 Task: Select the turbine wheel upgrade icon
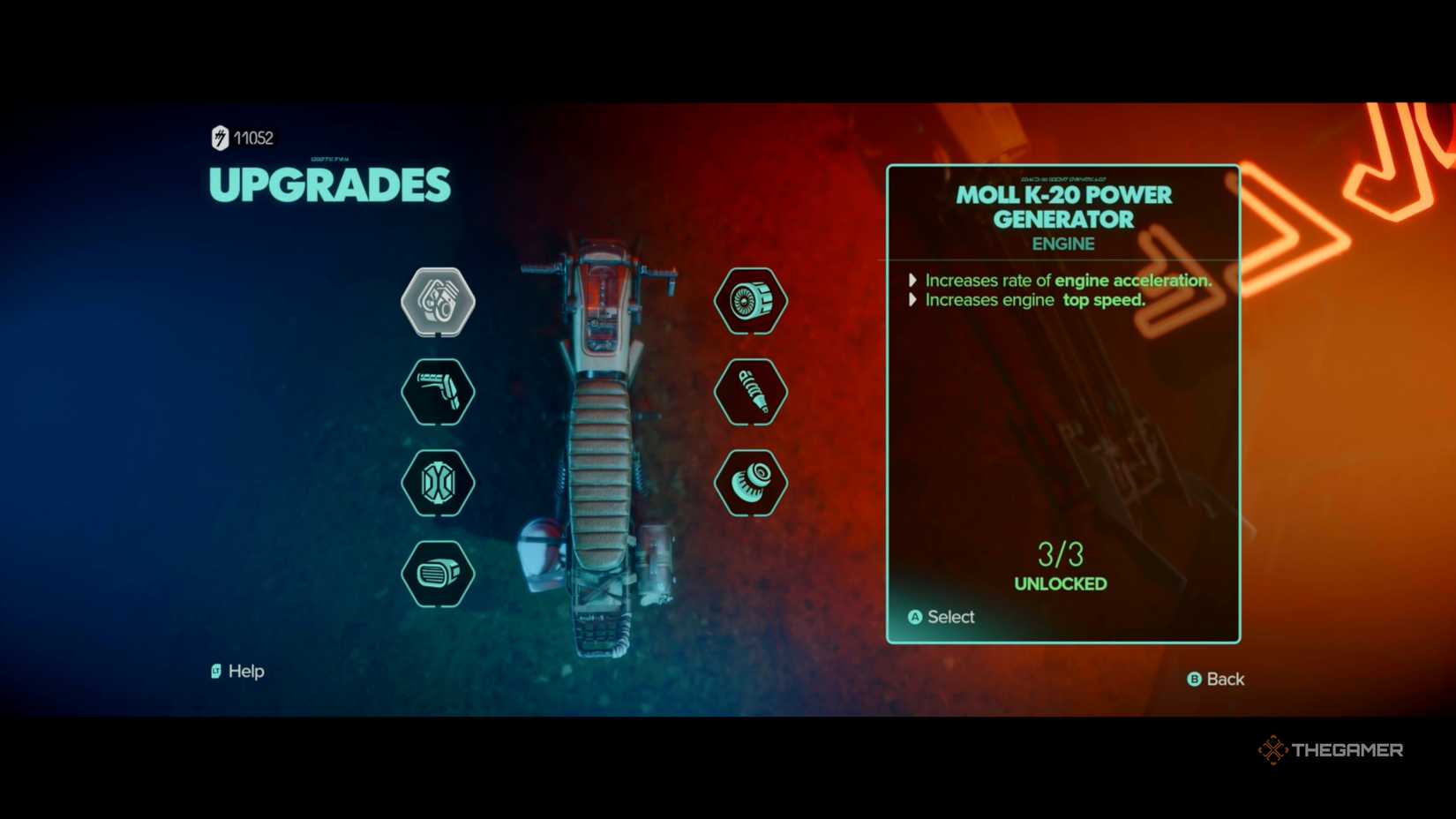coord(751,300)
